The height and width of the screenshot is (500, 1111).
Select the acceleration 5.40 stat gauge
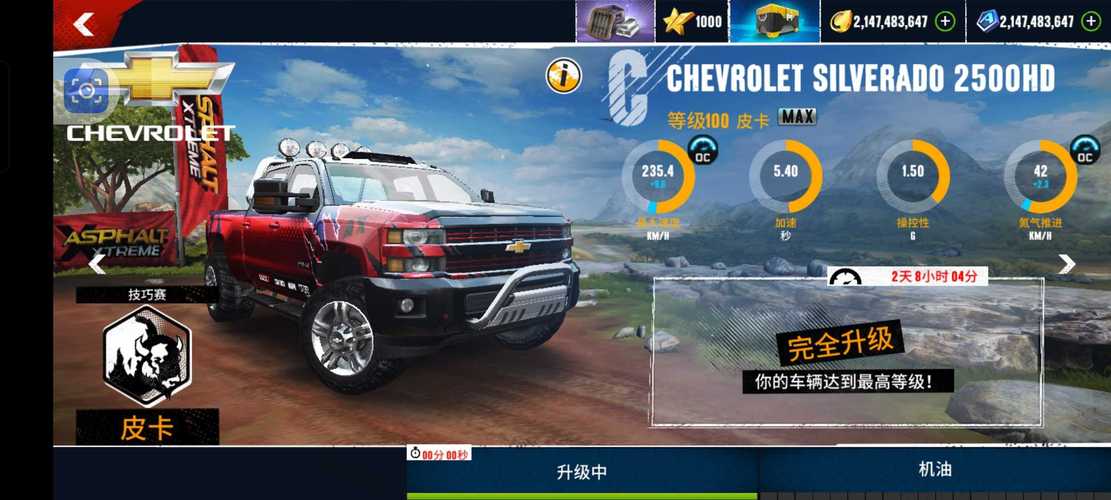785,177
